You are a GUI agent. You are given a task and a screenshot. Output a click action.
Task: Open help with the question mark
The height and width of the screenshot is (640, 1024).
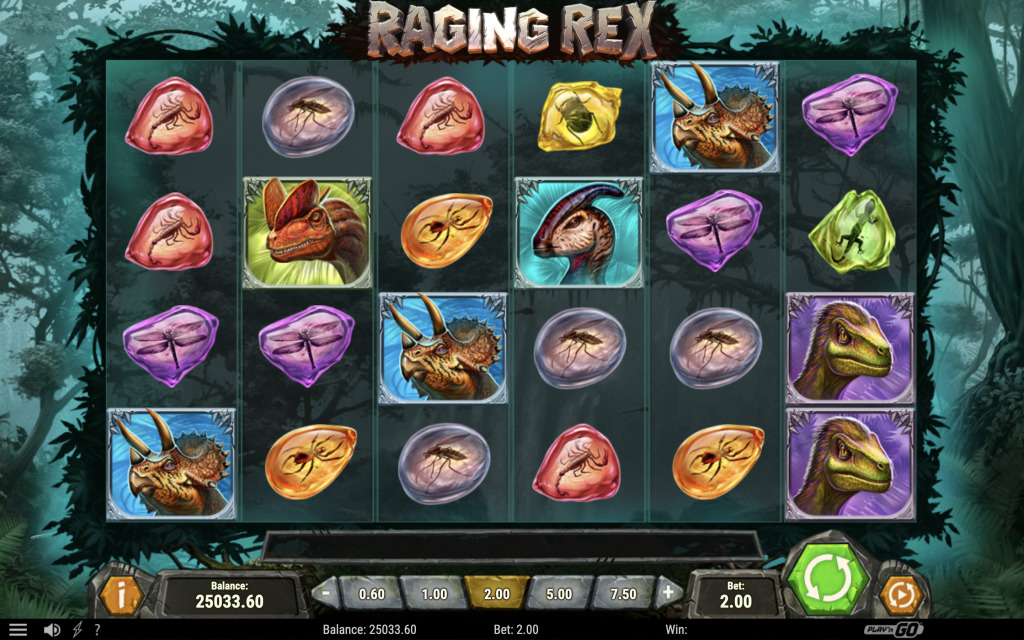pyautogui.click(x=97, y=630)
